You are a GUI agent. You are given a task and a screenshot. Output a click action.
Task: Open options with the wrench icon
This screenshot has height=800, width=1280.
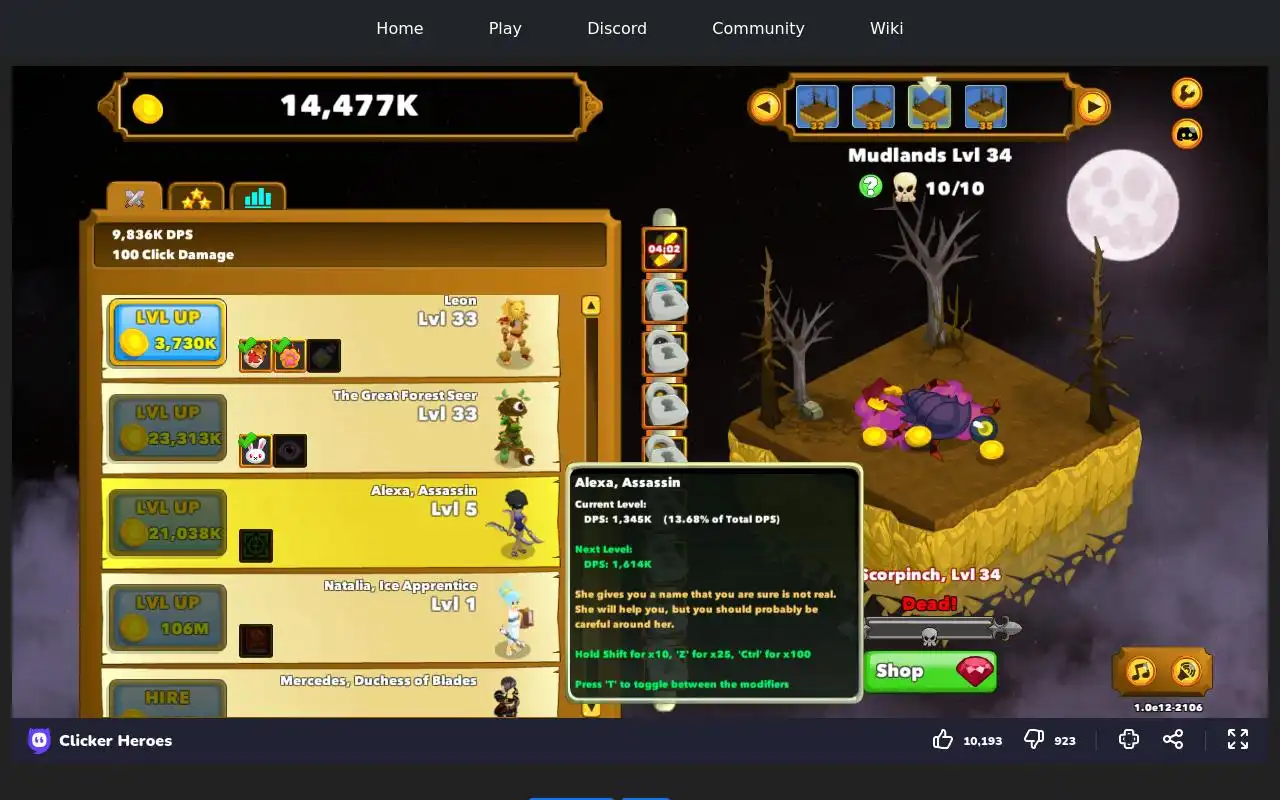click(x=1187, y=93)
